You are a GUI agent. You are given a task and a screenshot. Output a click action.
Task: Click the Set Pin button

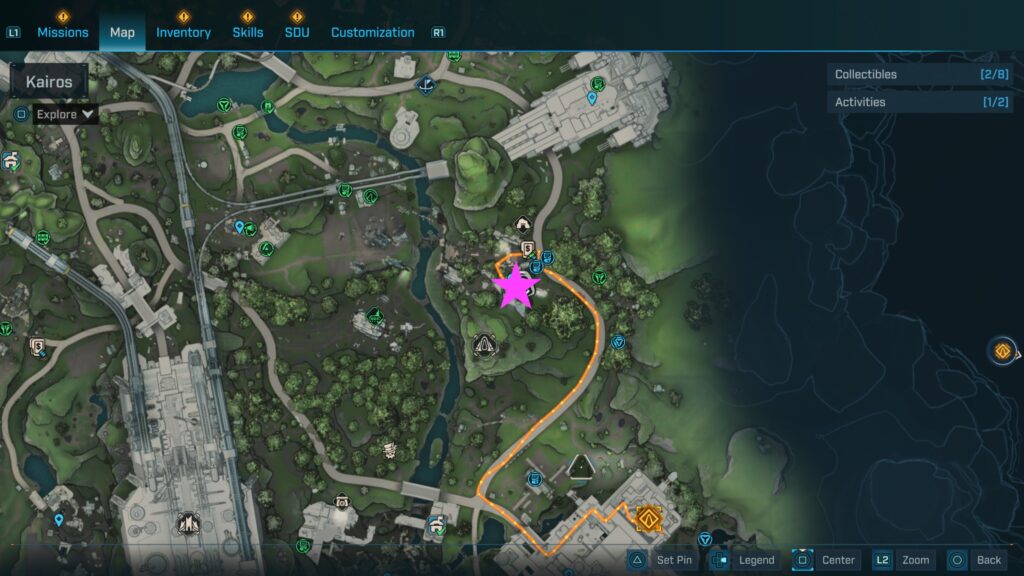(662, 560)
